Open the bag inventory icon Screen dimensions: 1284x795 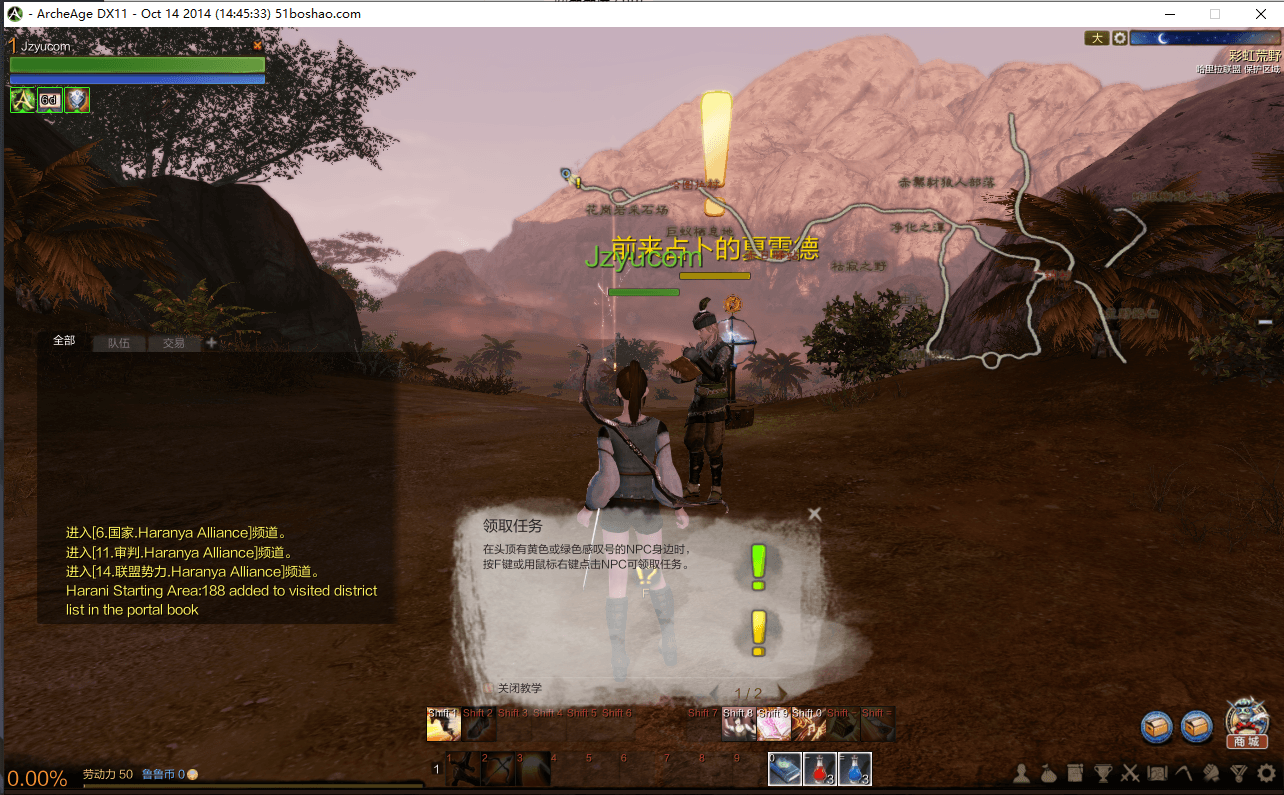click(x=1049, y=773)
